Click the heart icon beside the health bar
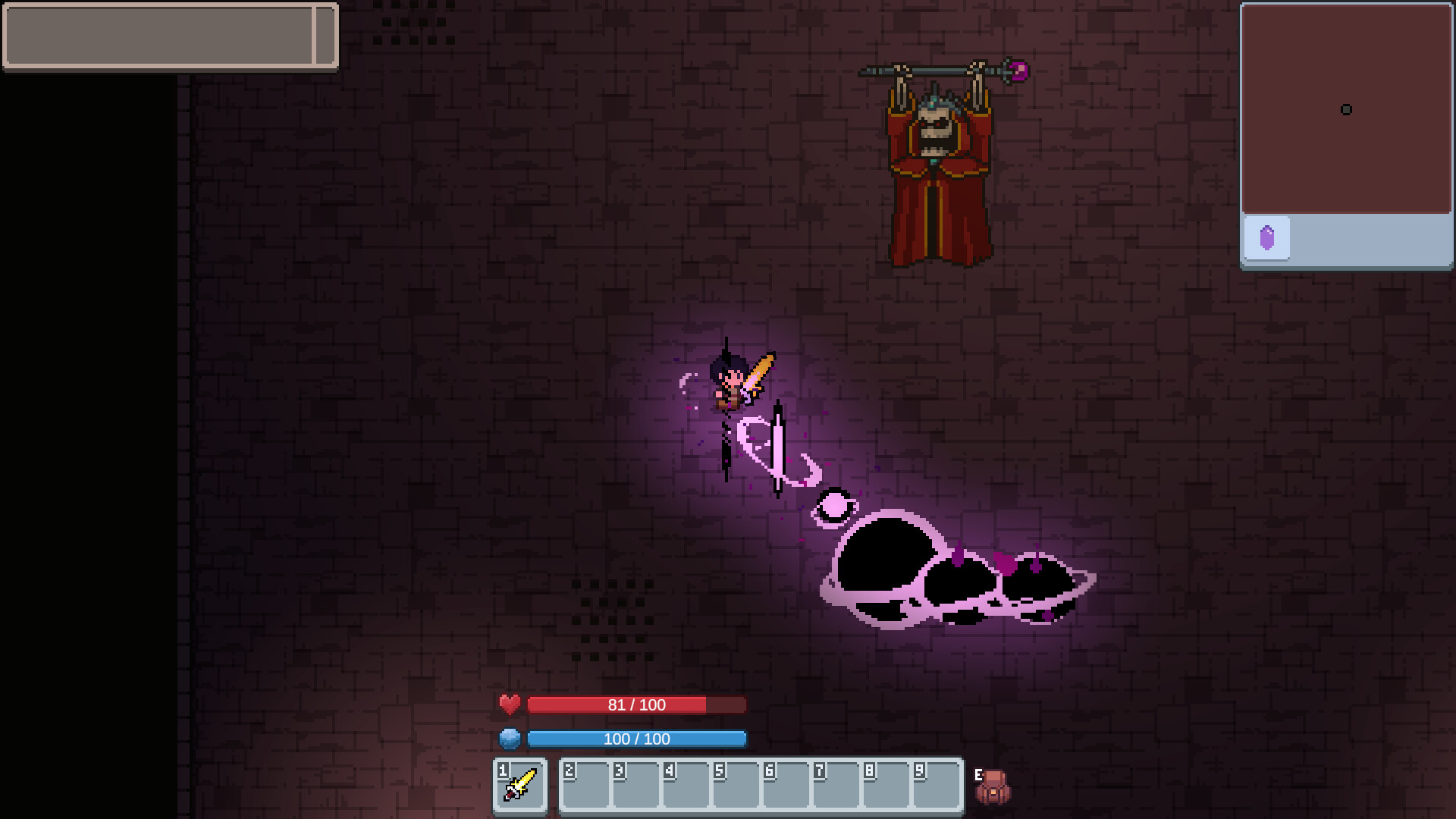 click(x=510, y=704)
